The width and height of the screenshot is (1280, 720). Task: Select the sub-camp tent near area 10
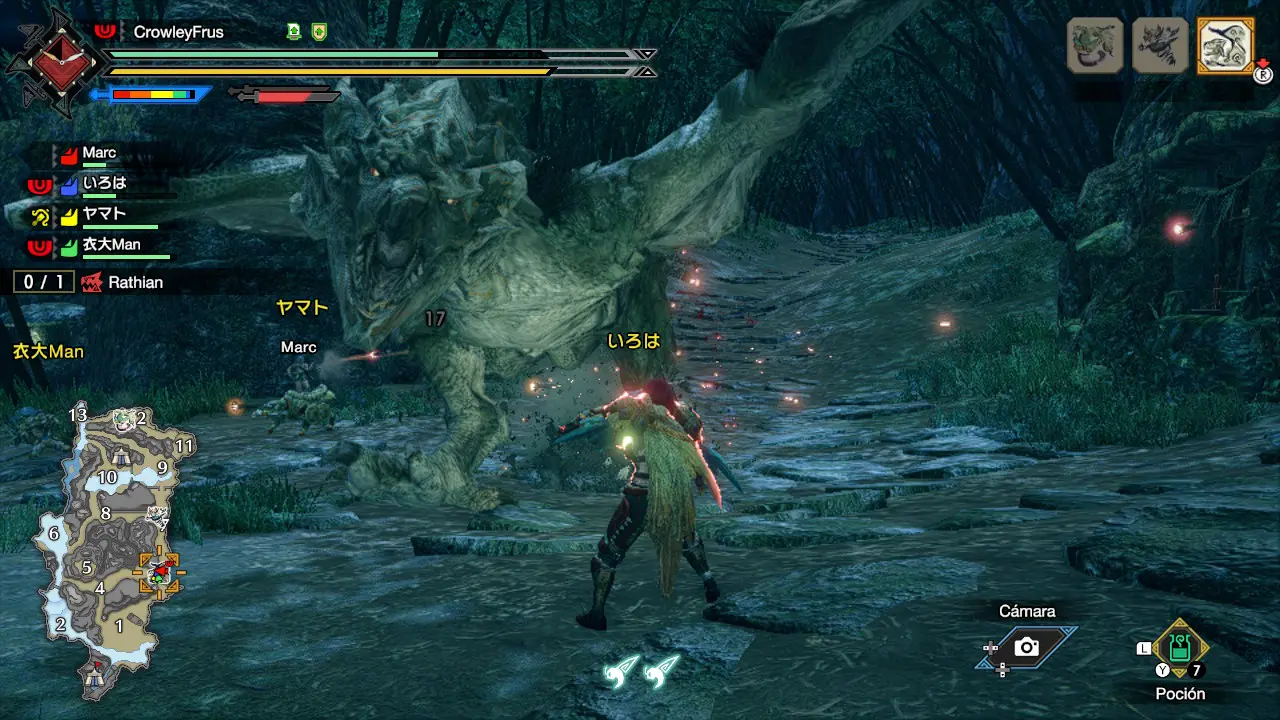coord(121,457)
